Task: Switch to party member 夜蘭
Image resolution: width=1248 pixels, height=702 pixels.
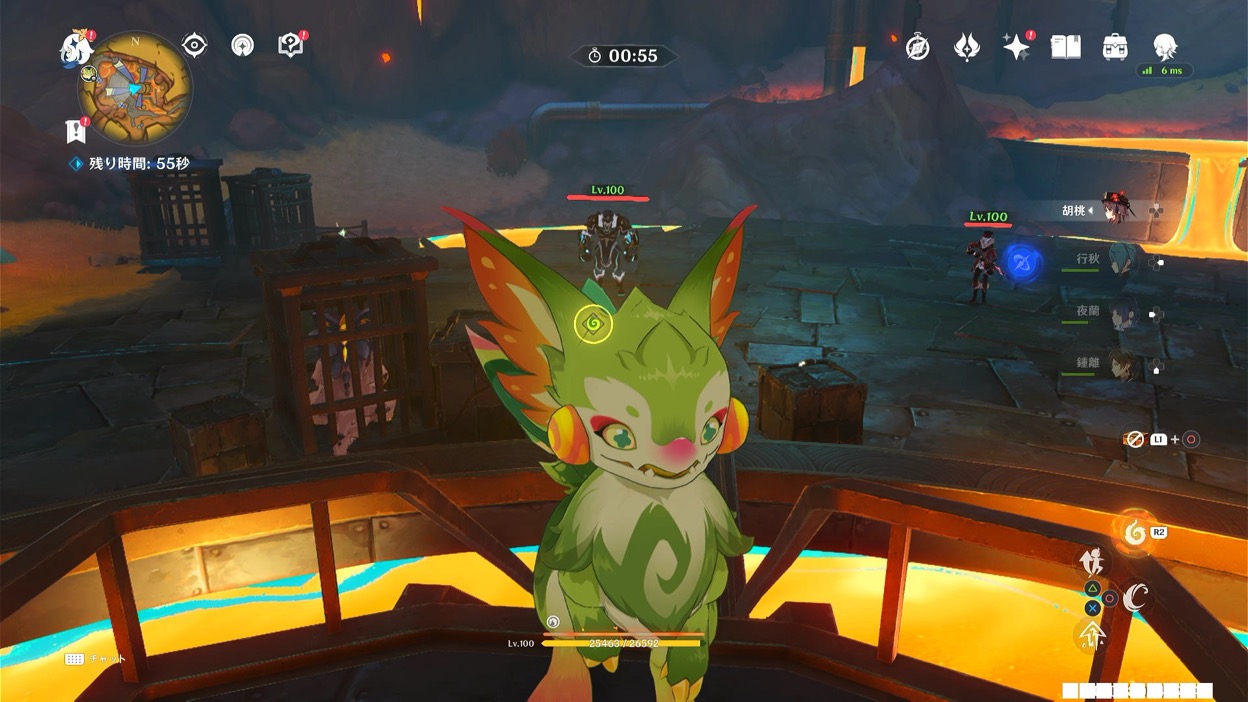Action: [x=1122, y=313]
